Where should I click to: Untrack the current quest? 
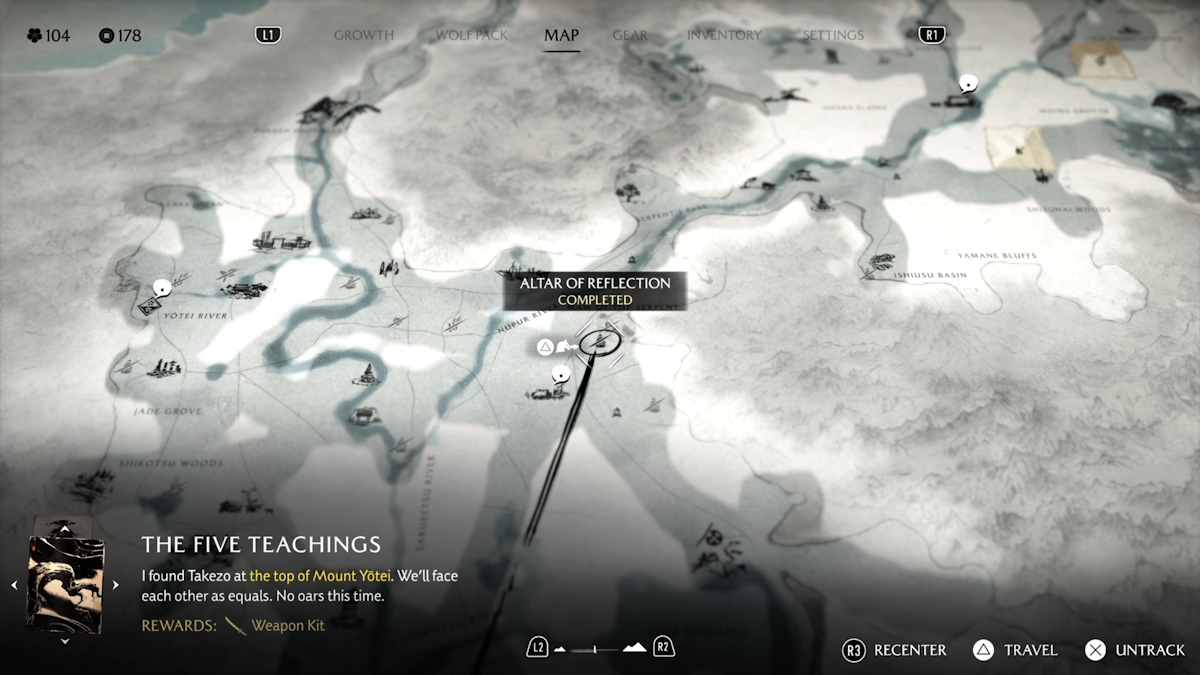coord(1136,650)
